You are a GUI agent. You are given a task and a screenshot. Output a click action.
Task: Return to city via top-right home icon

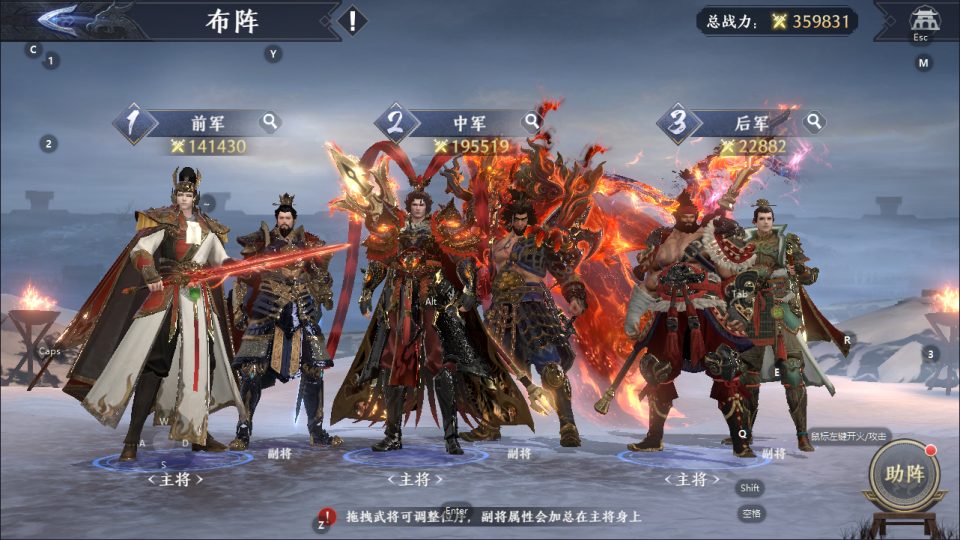pos(921,20)
